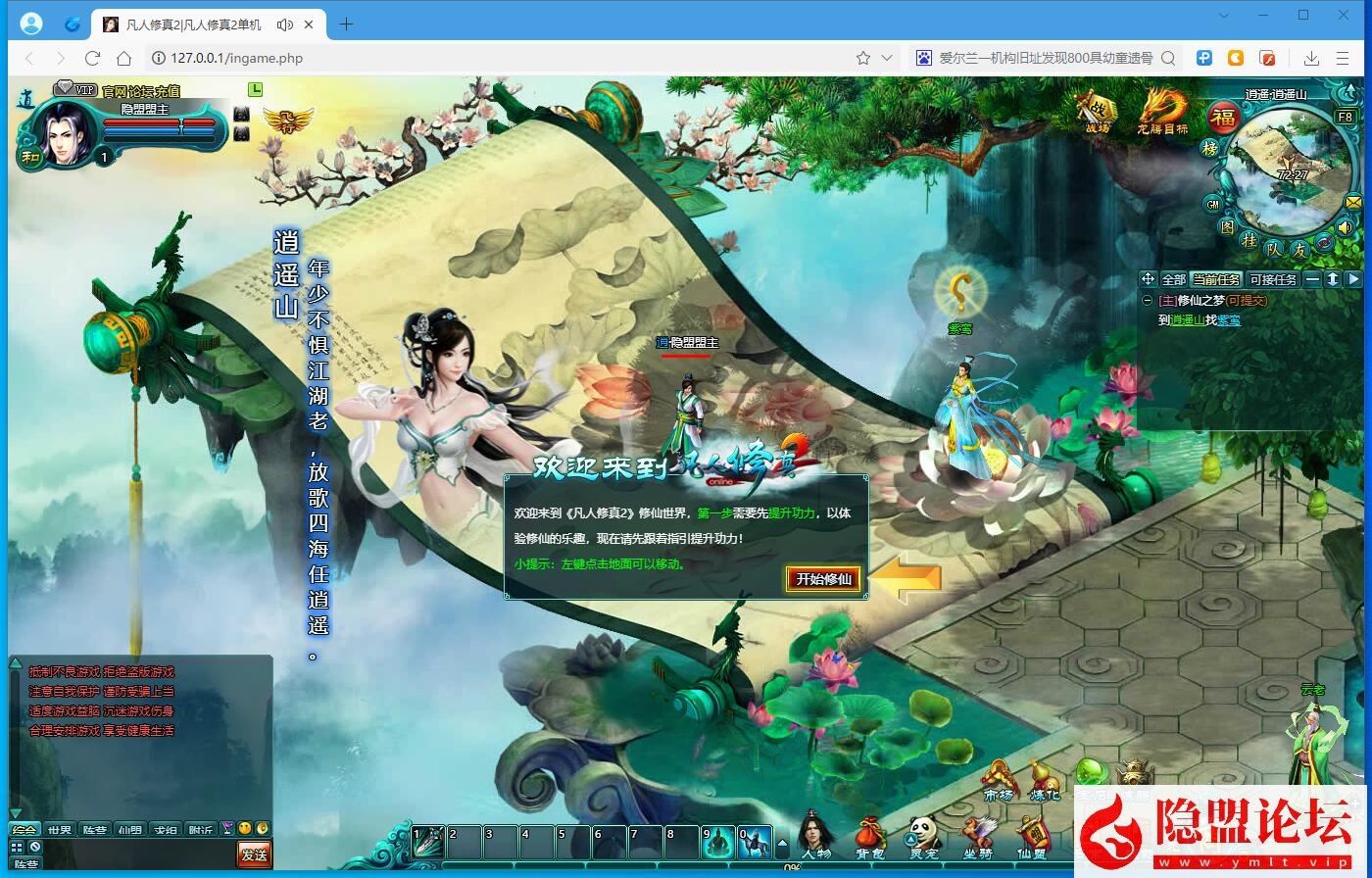Minimize the quest tracker with minus button
Viewport: 1372px width, 878px height.
[x=1310, y=279]
